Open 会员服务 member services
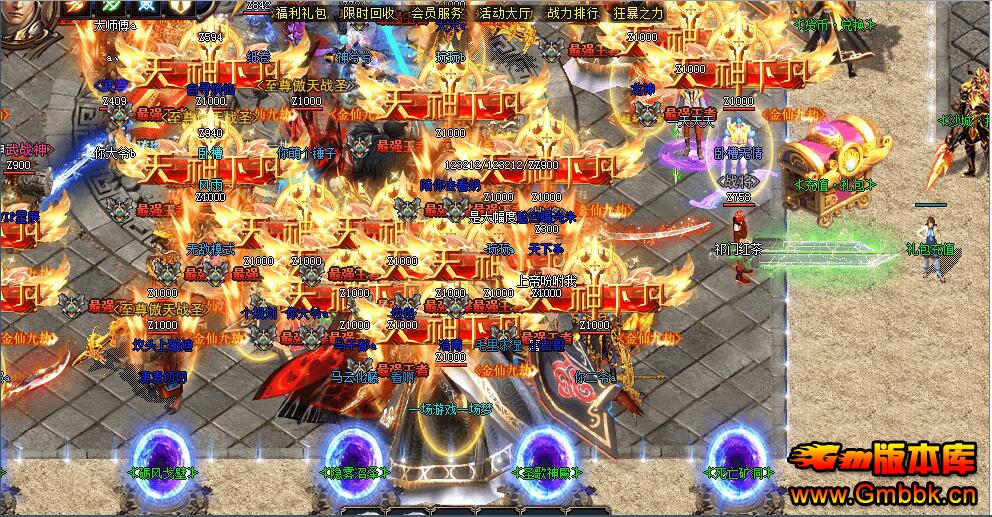The width and height of the screenshot is (992, 517). pos(437,14)
